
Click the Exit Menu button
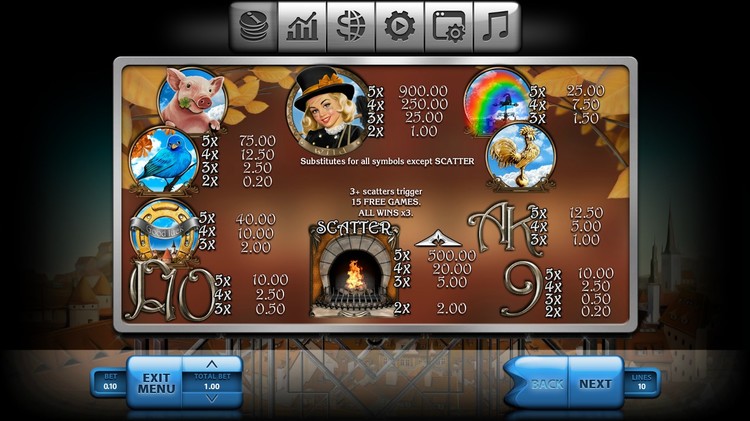coord(155,383)
